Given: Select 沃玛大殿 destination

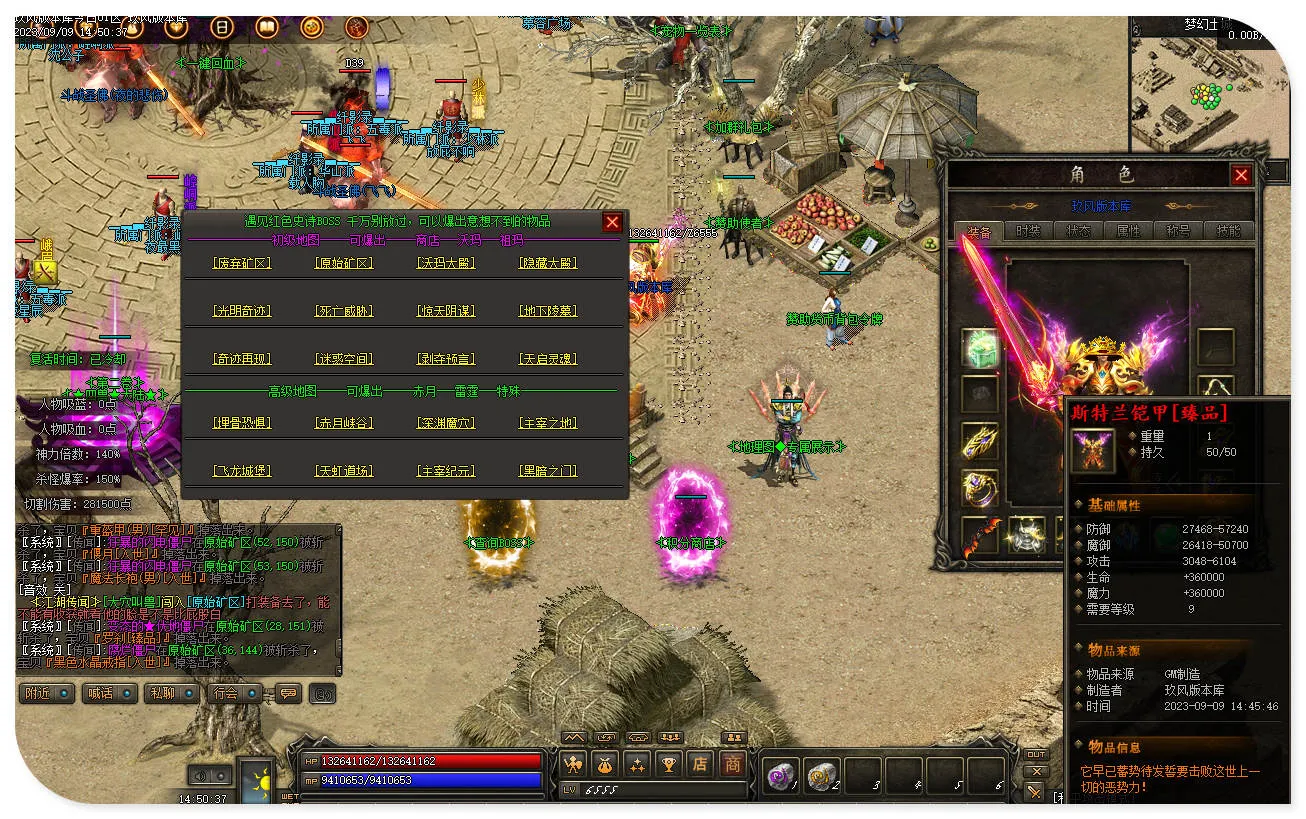Looking at the screenshot, I should (x=445, y=264).
